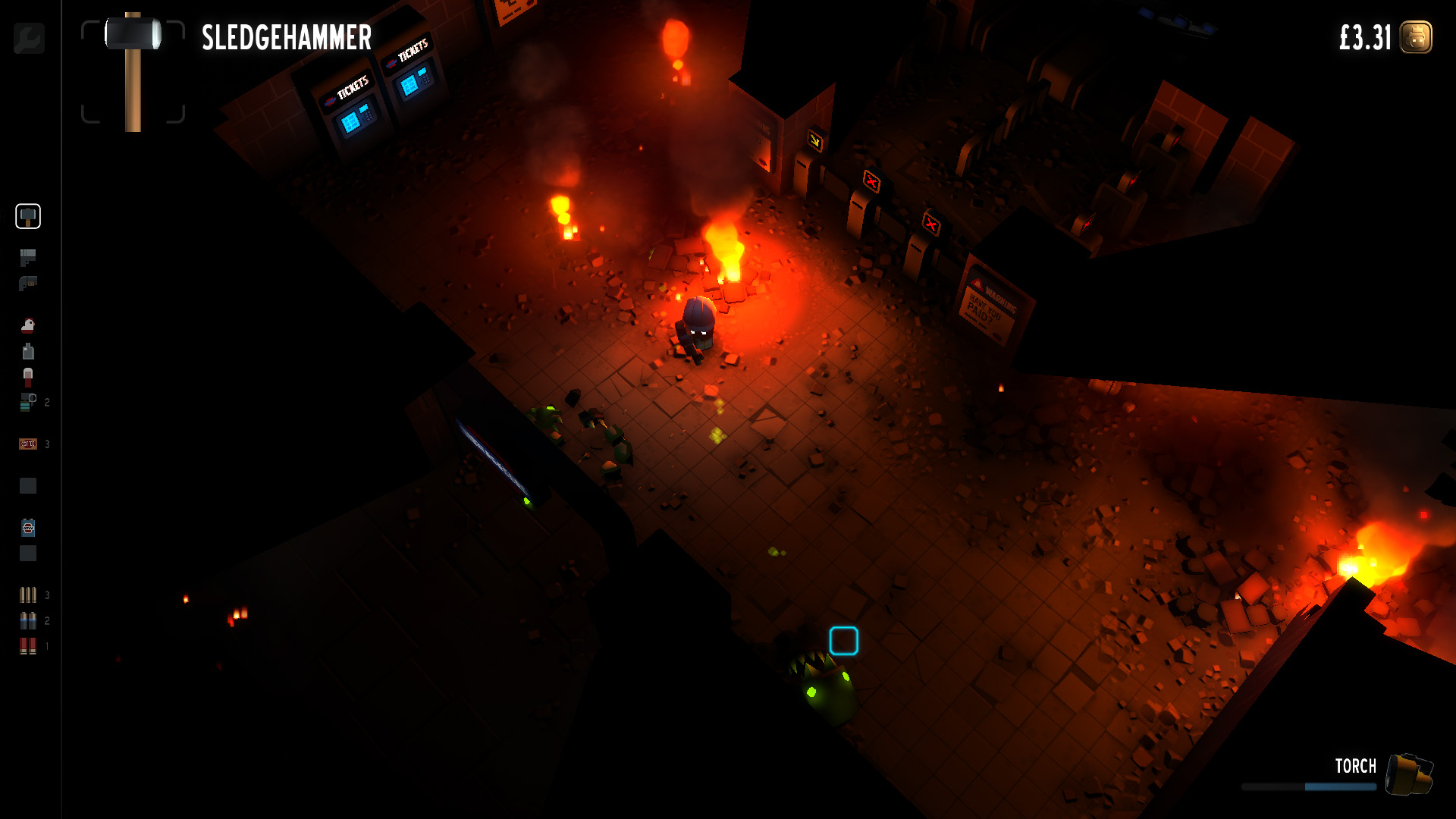This screenshot has width=1456, height=819.
Task: Switch to the revolver weapon slot
Action: 28,284
